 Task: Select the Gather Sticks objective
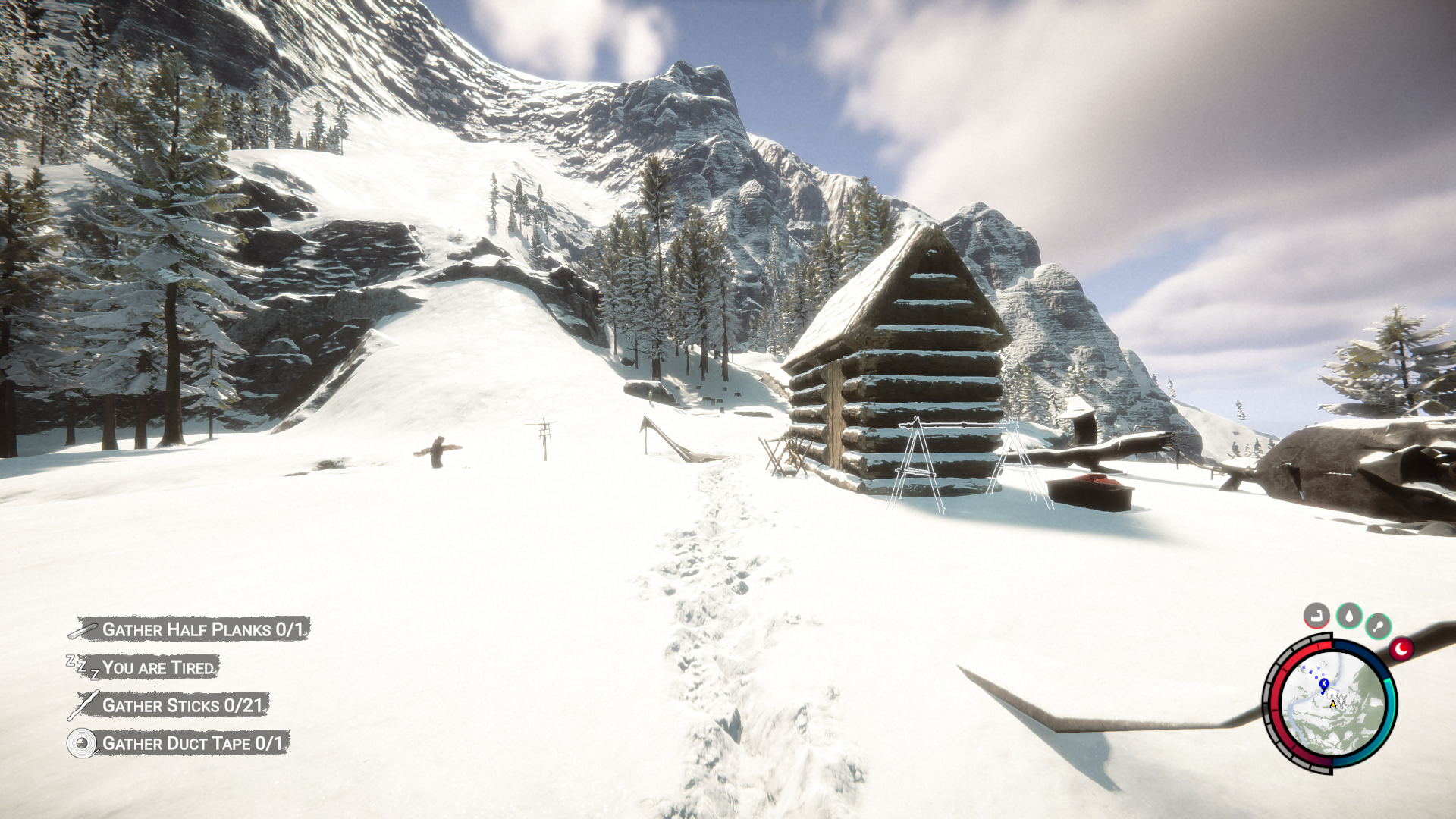click(x=182, y=705)
